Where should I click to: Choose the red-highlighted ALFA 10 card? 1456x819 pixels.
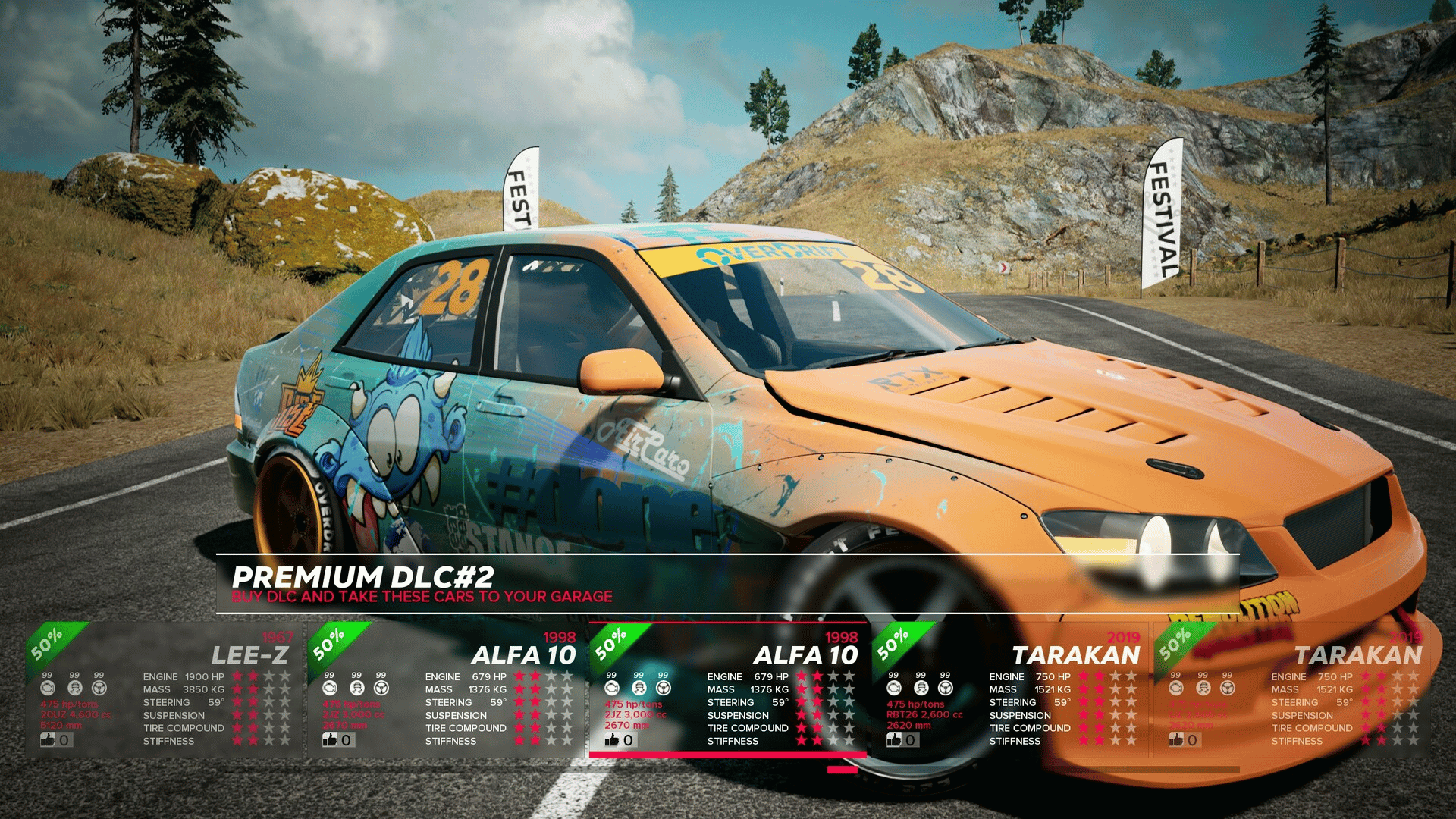pyautogui.click(x=728, y=690)
